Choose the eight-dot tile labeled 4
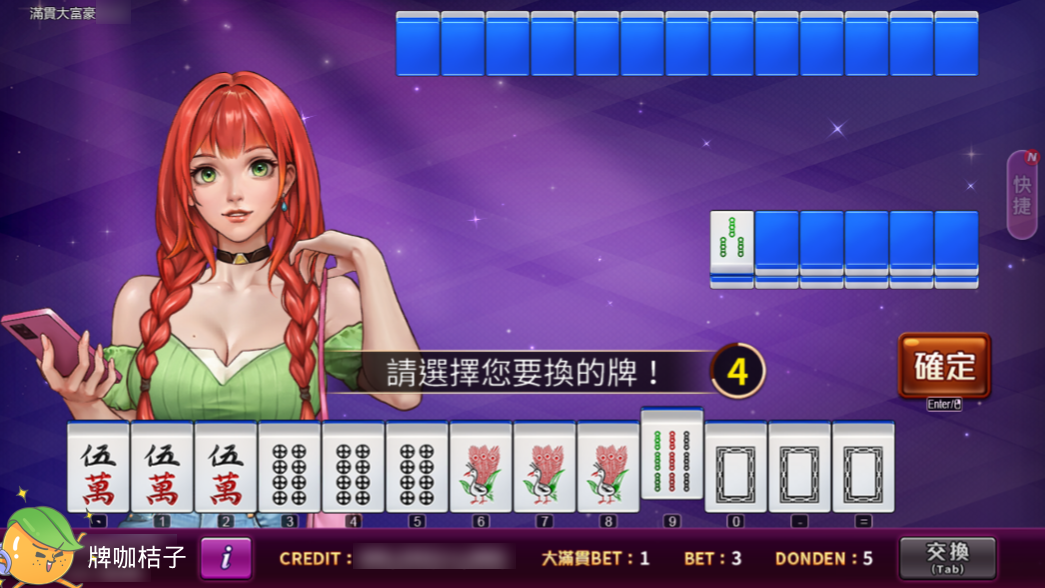Screen dimensions: 1045x588 (353, 467)
